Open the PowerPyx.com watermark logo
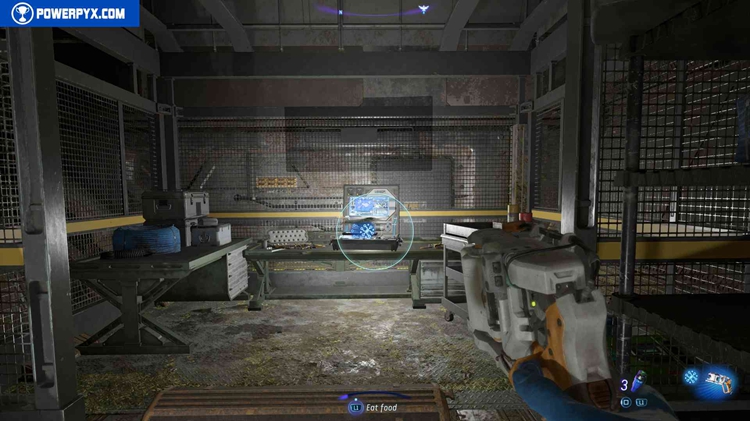 [x=69, y=13]
